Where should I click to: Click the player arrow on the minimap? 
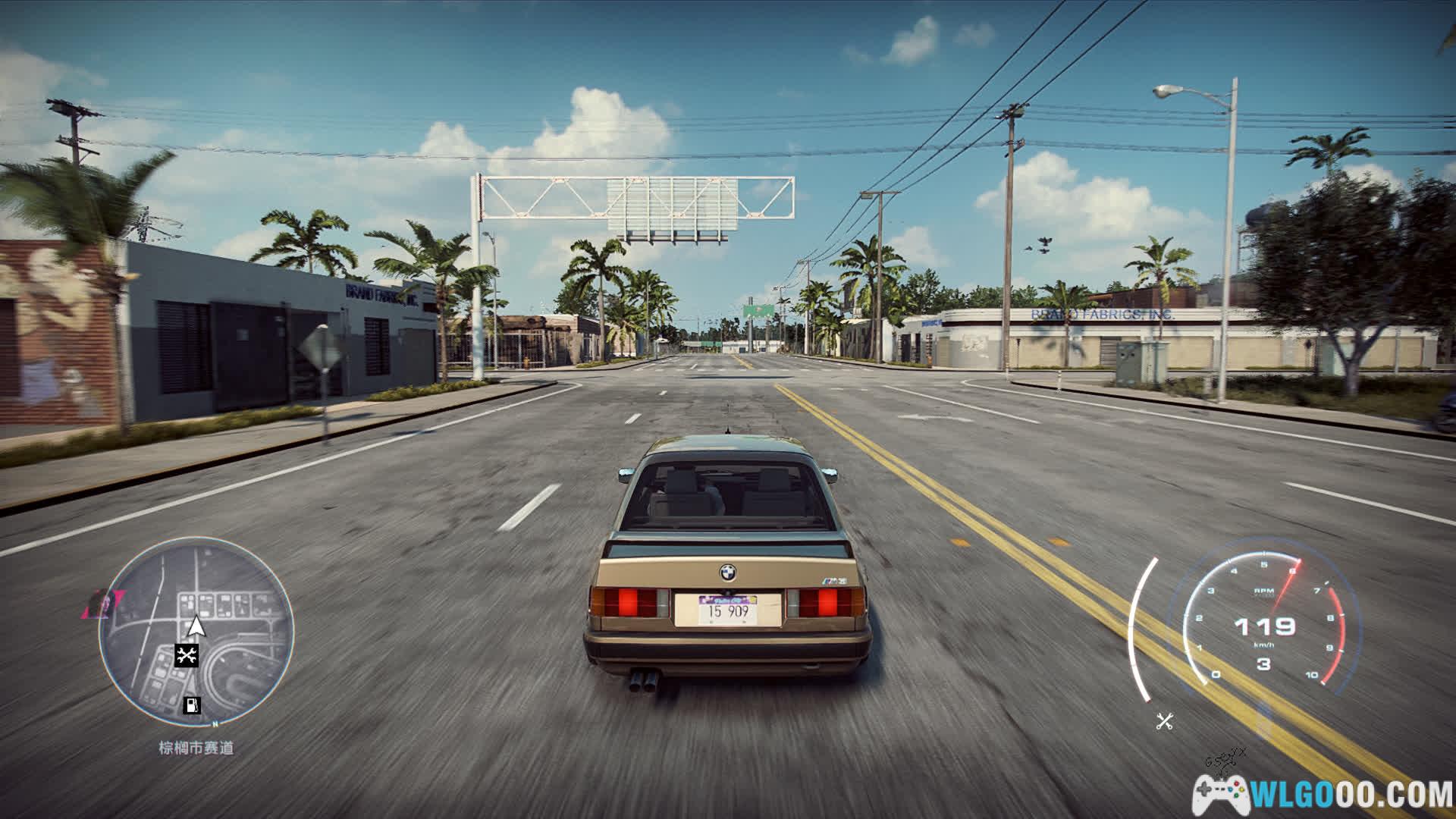point(196,626)
